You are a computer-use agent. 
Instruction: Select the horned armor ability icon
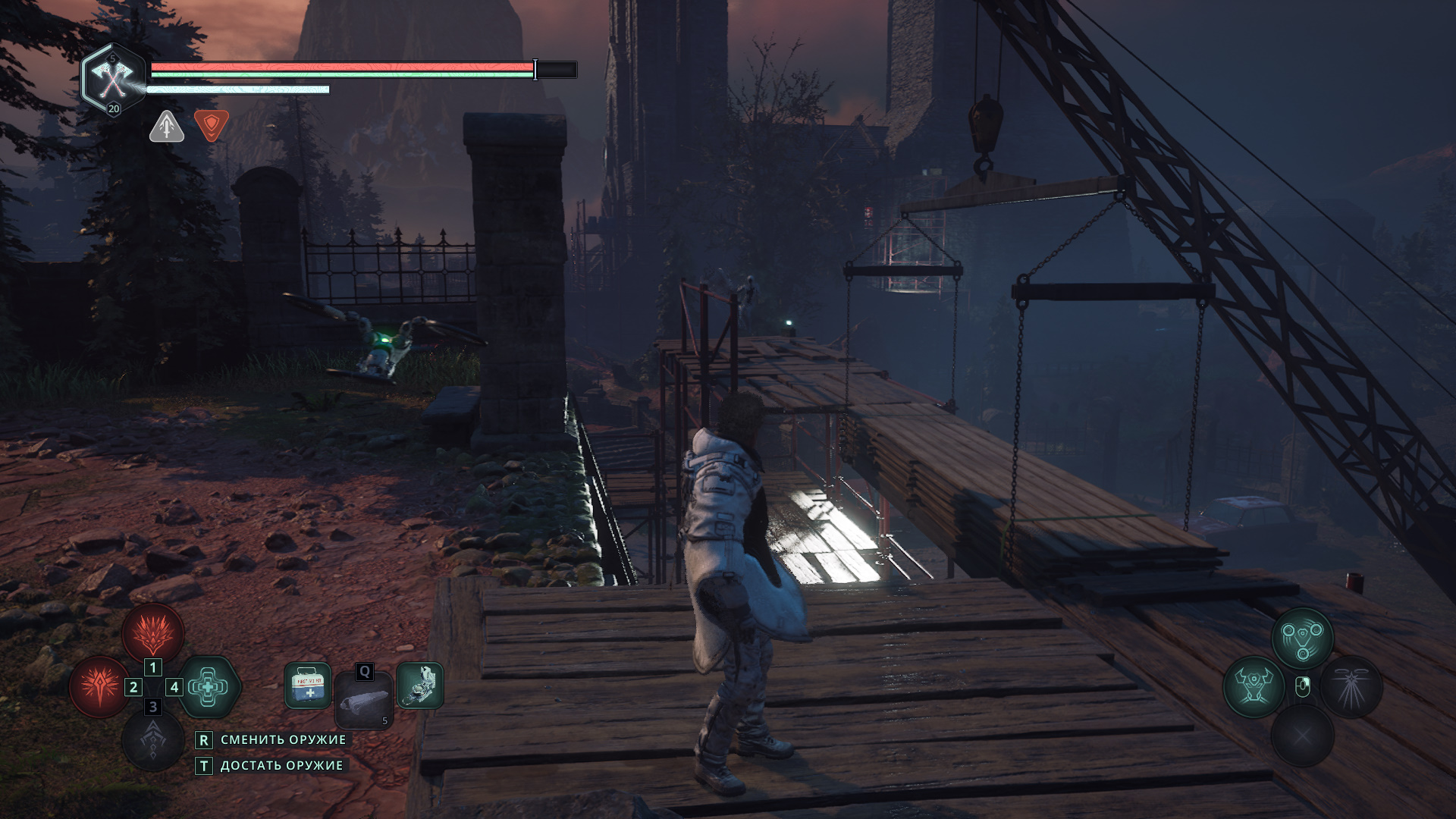point(1253,687)
